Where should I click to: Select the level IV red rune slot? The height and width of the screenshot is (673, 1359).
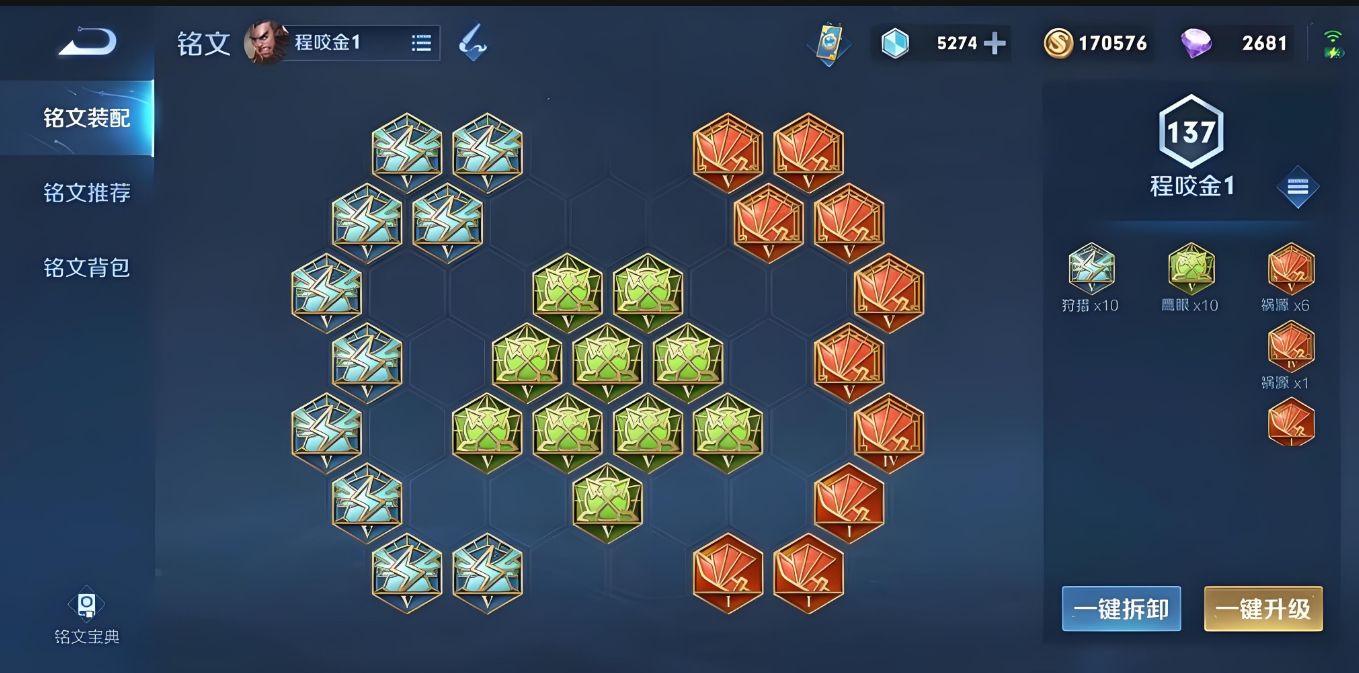click(888, 433)
